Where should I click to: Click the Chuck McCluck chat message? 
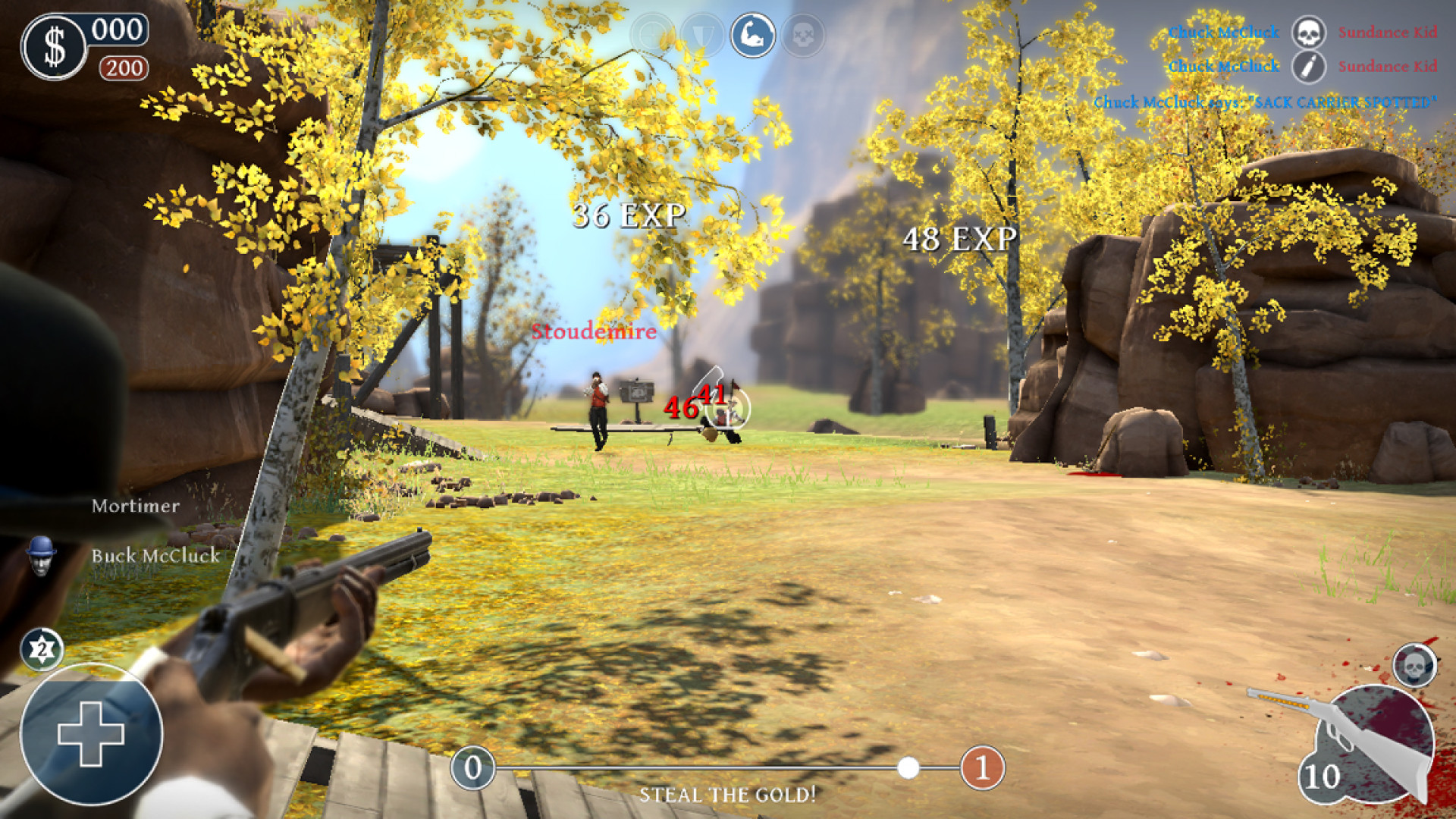[x=1264, y=102]
